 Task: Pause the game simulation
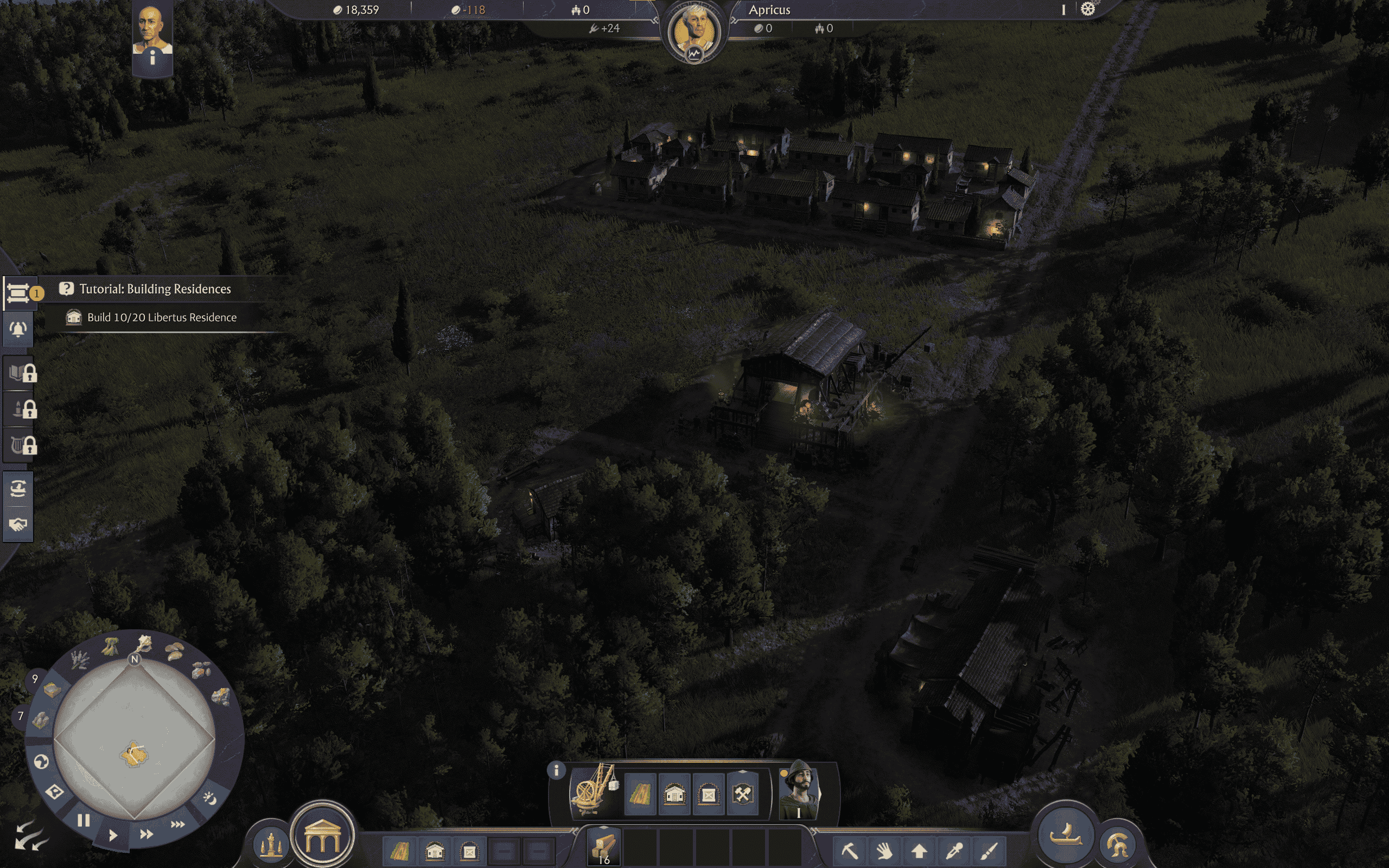84,820
